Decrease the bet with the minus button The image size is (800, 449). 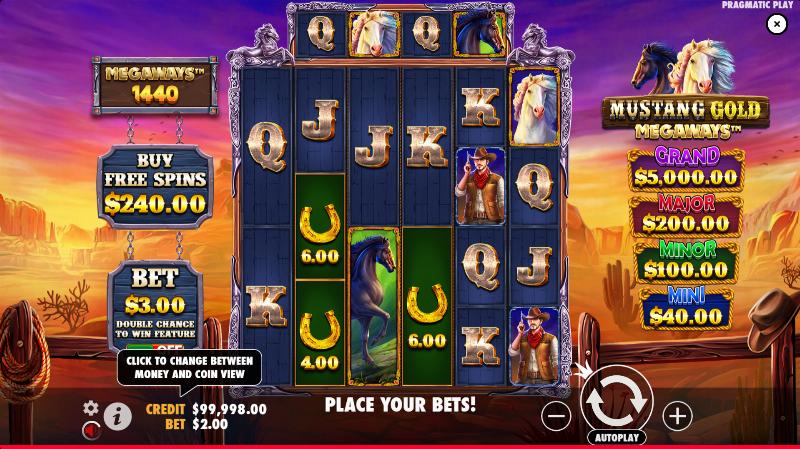pyautogui.click(x=558, y=415)
